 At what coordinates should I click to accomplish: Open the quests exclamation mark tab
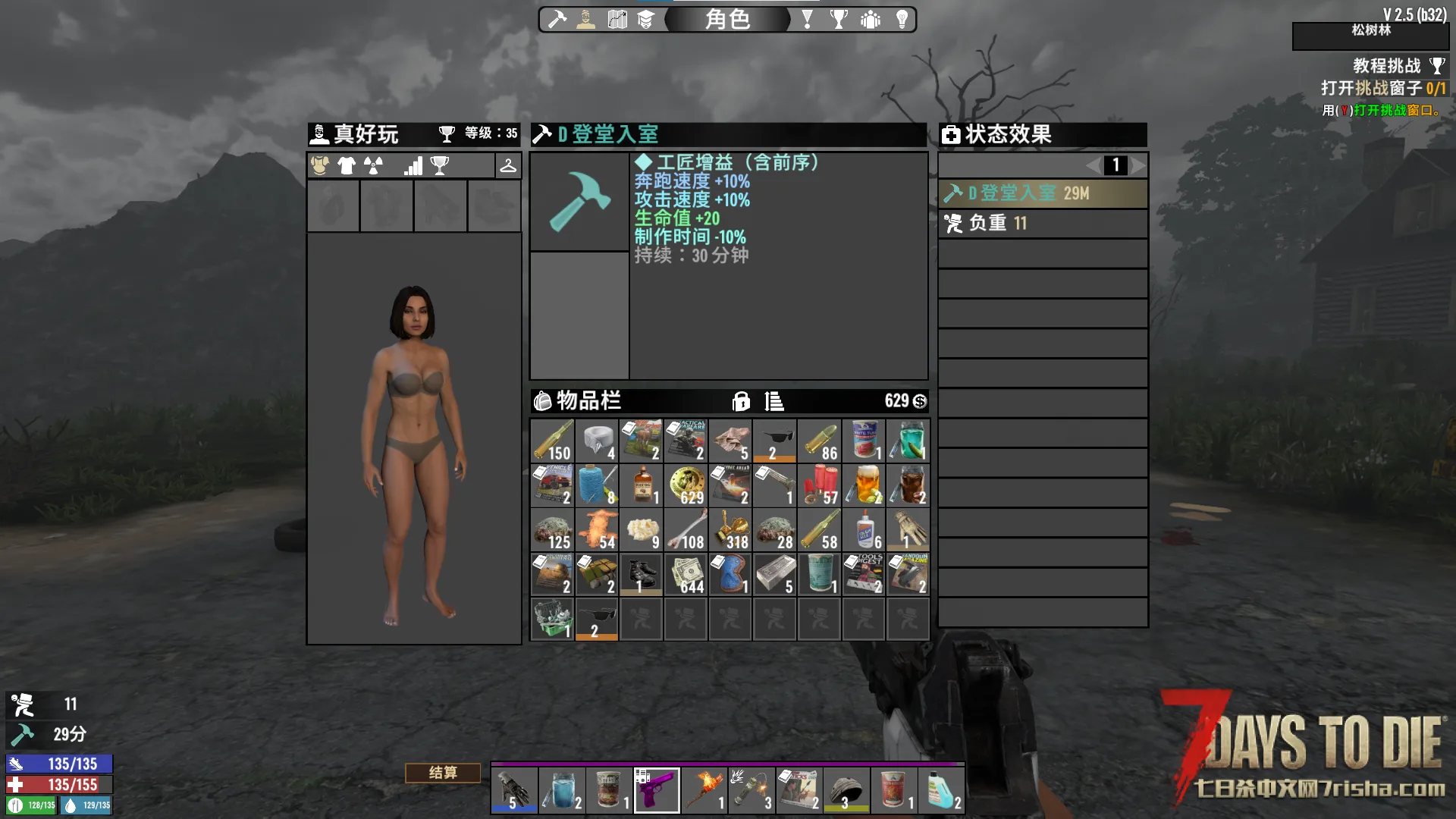click(808, 20)
